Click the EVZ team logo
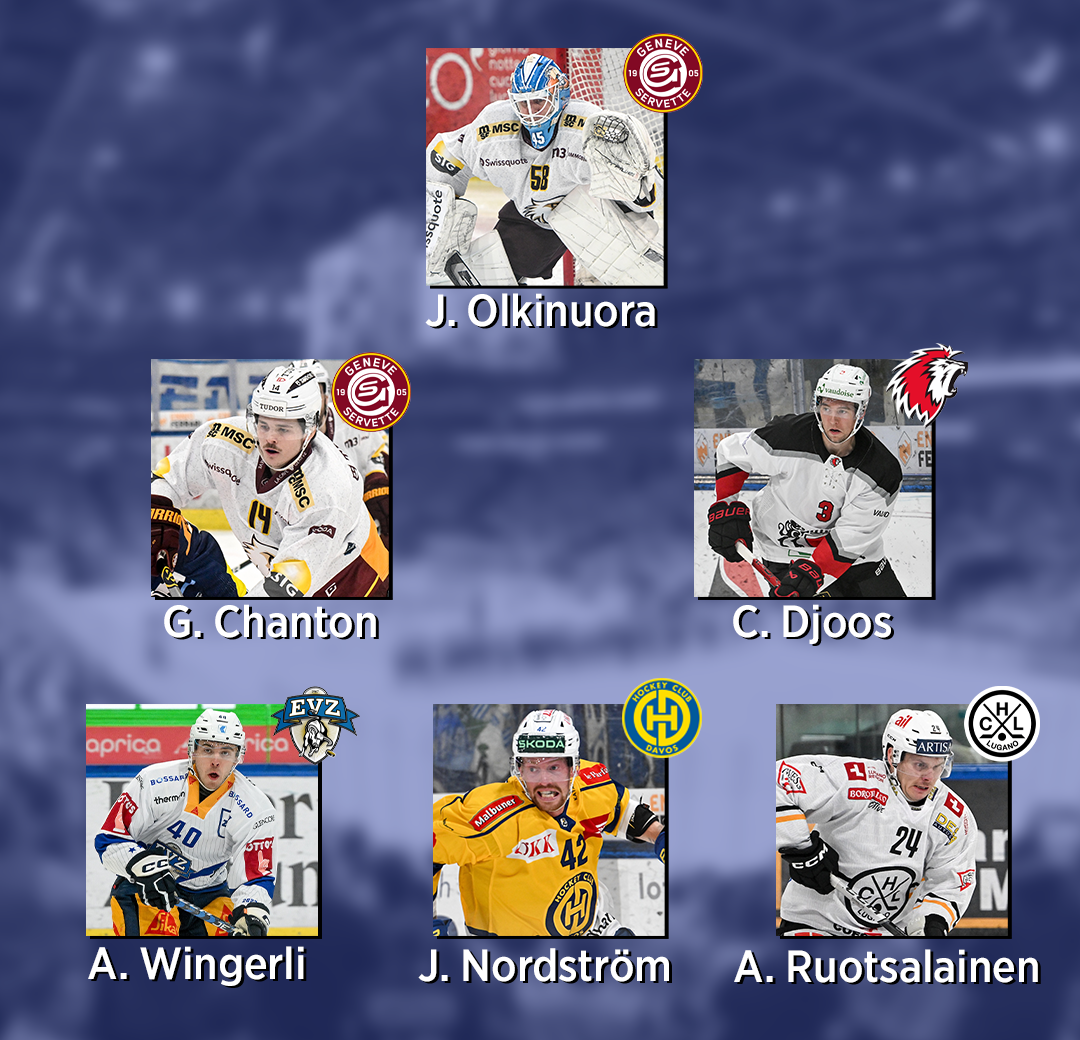Viewport: 1080px width, 1040px height. point(315,724)
